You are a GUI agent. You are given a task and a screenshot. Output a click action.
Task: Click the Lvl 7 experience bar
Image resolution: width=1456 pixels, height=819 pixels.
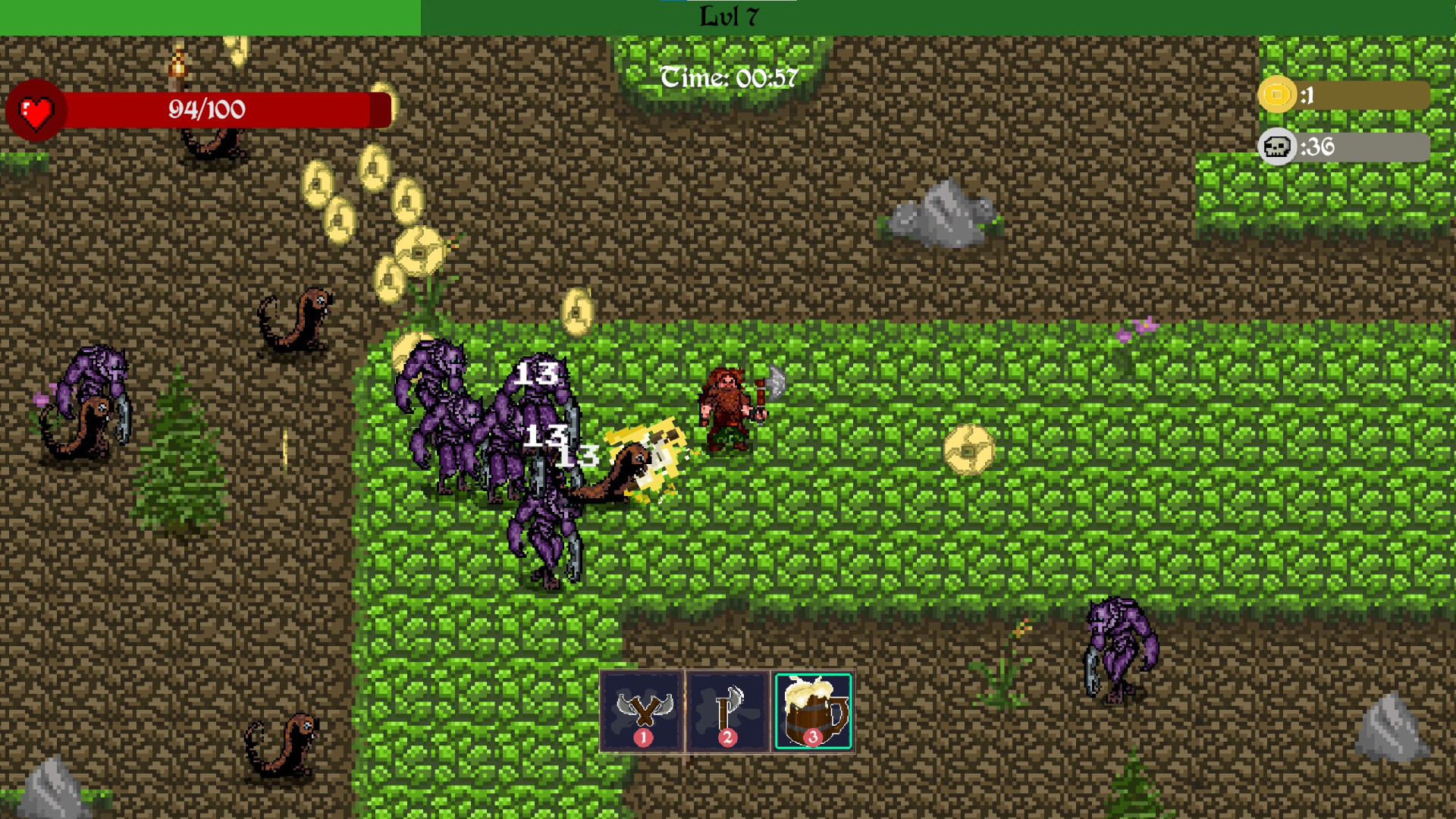(728, 15)
